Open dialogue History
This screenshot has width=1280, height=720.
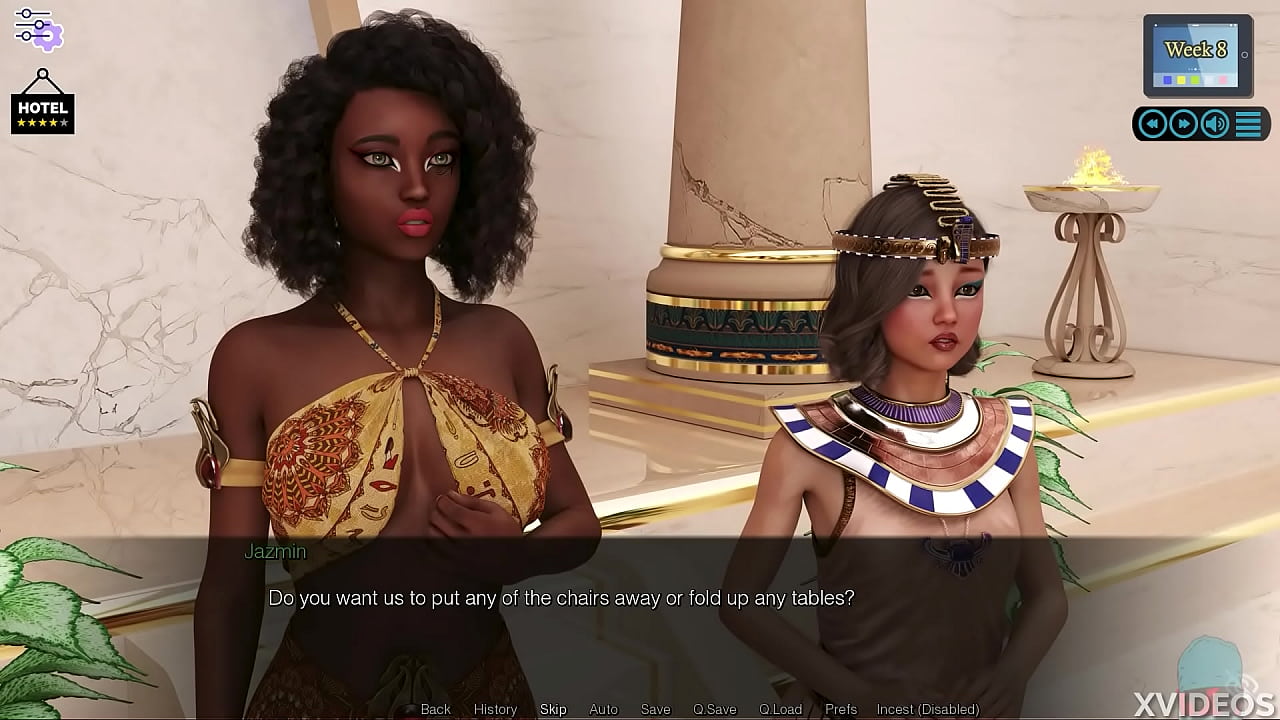pos(495,709)
